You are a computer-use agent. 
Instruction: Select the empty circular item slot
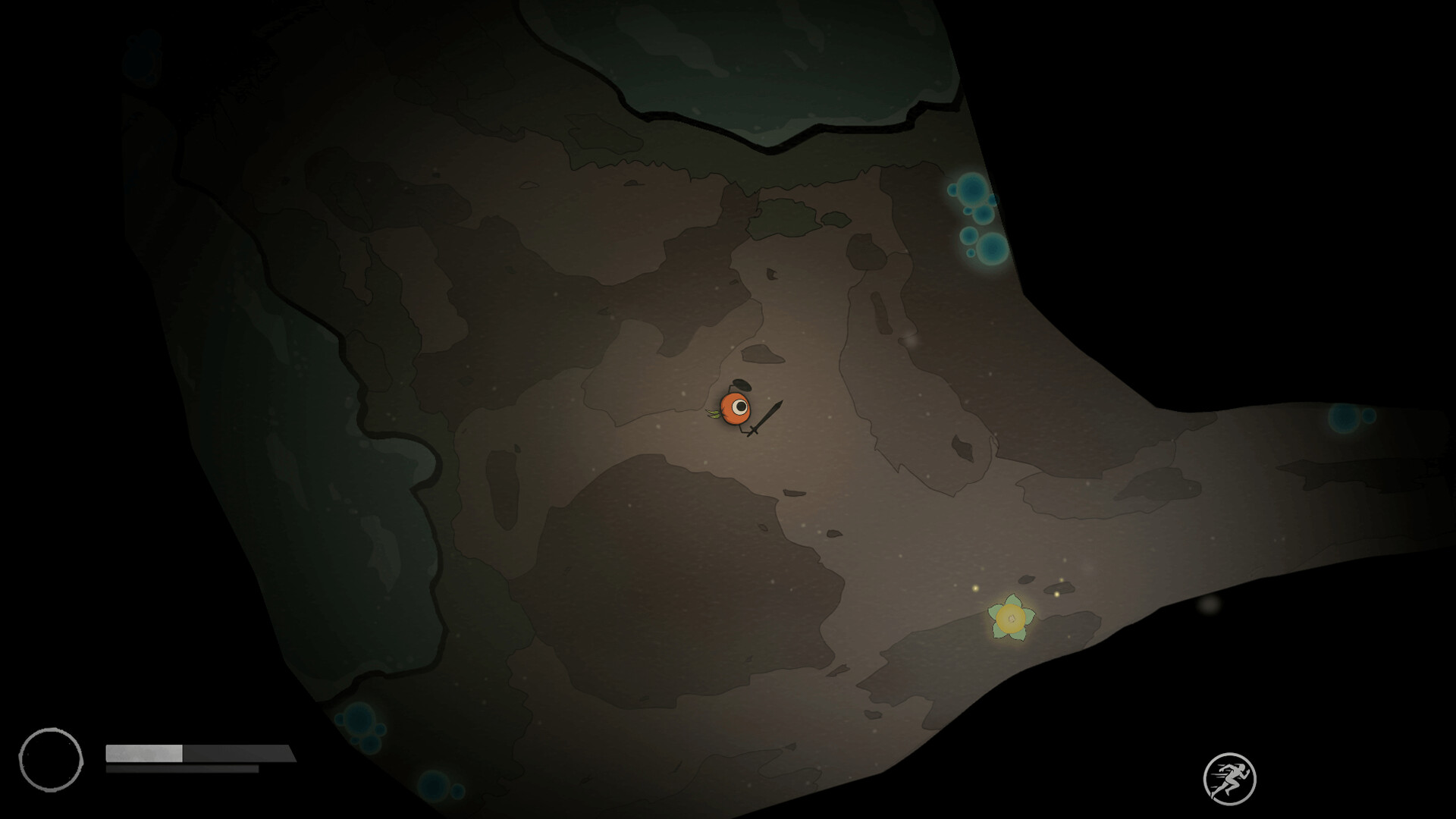[x=52, y=758]
